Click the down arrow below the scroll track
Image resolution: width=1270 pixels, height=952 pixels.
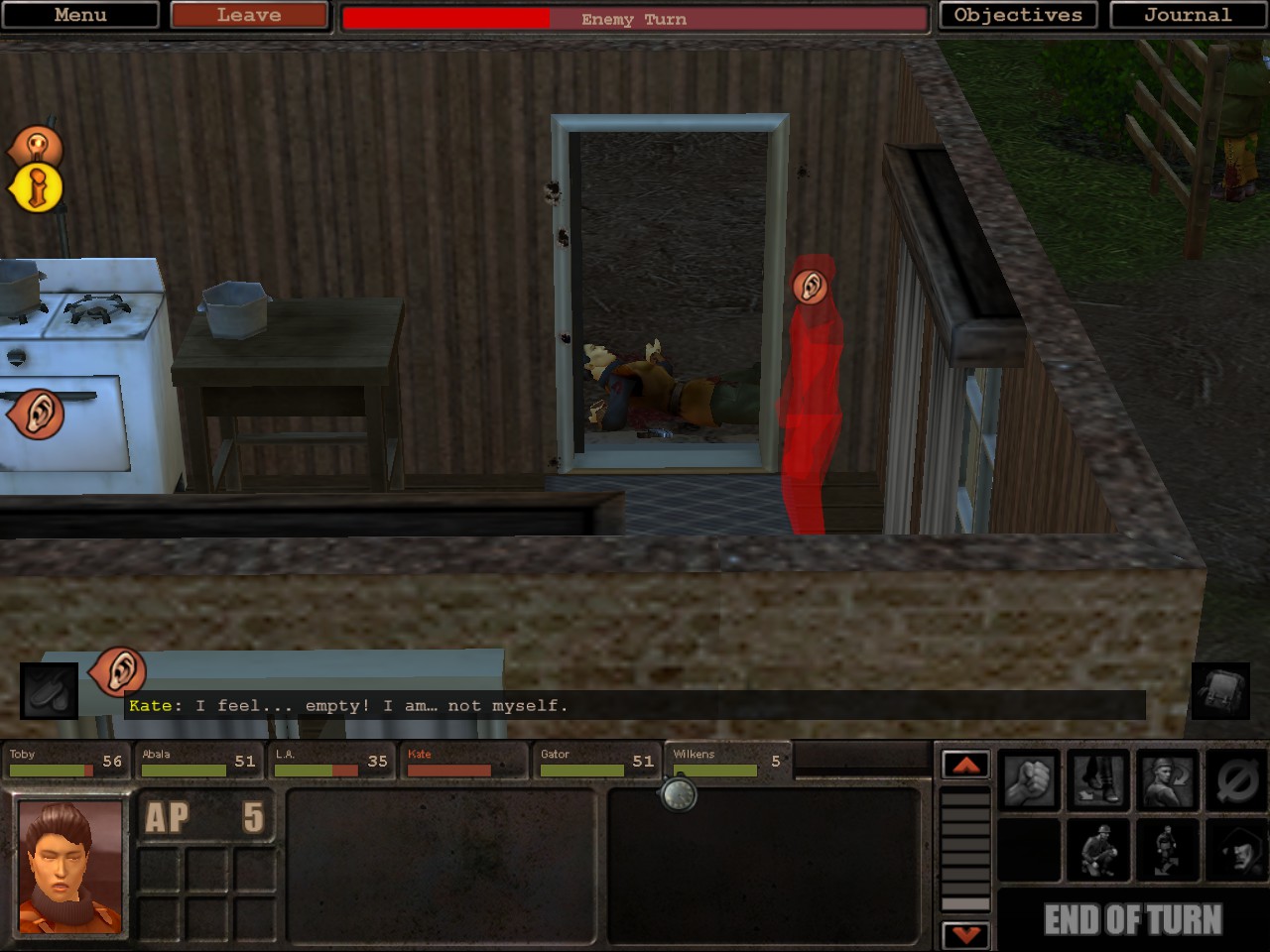click(x=964, y=933)
